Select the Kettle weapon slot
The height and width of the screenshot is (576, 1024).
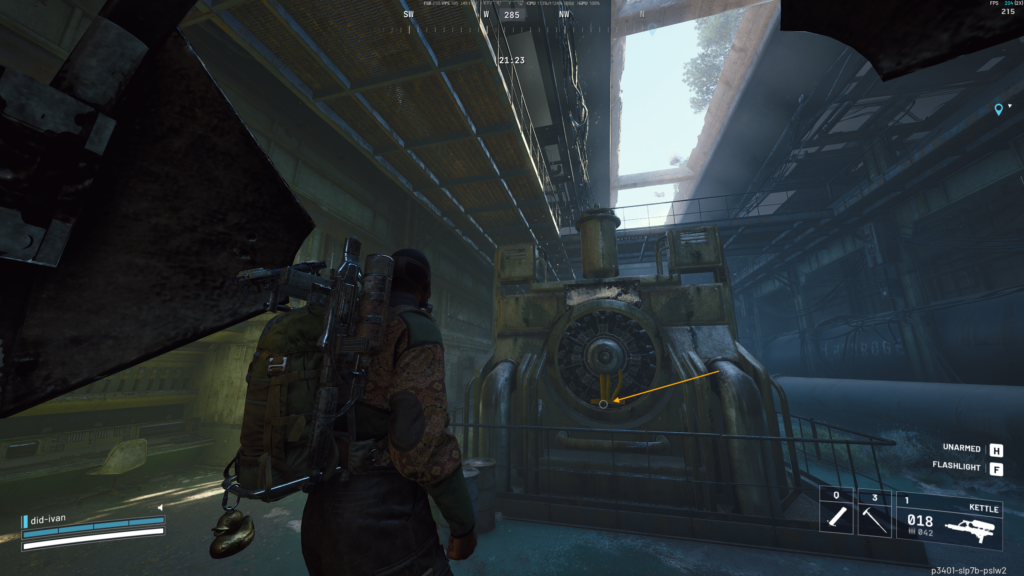tap(949, 519)
